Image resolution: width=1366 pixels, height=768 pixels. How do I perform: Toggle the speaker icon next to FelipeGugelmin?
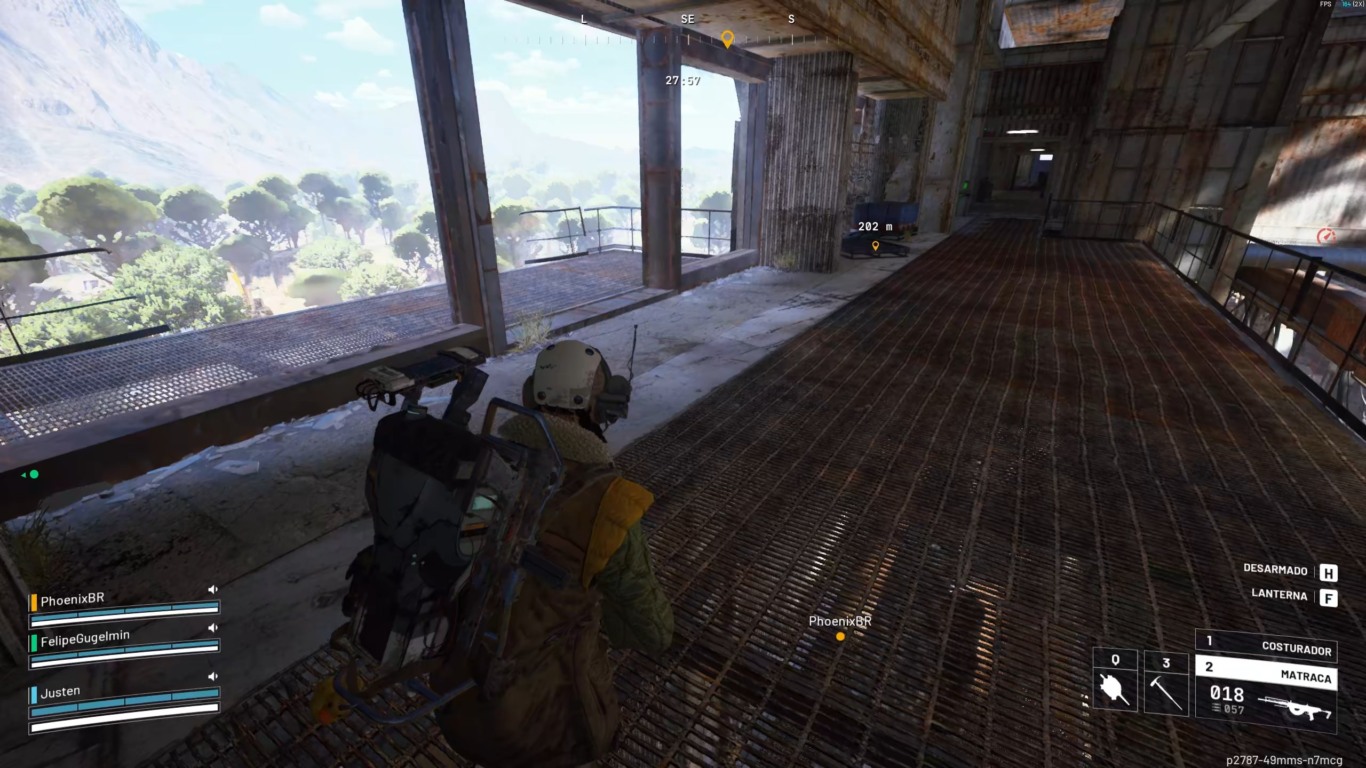point(212,627)
